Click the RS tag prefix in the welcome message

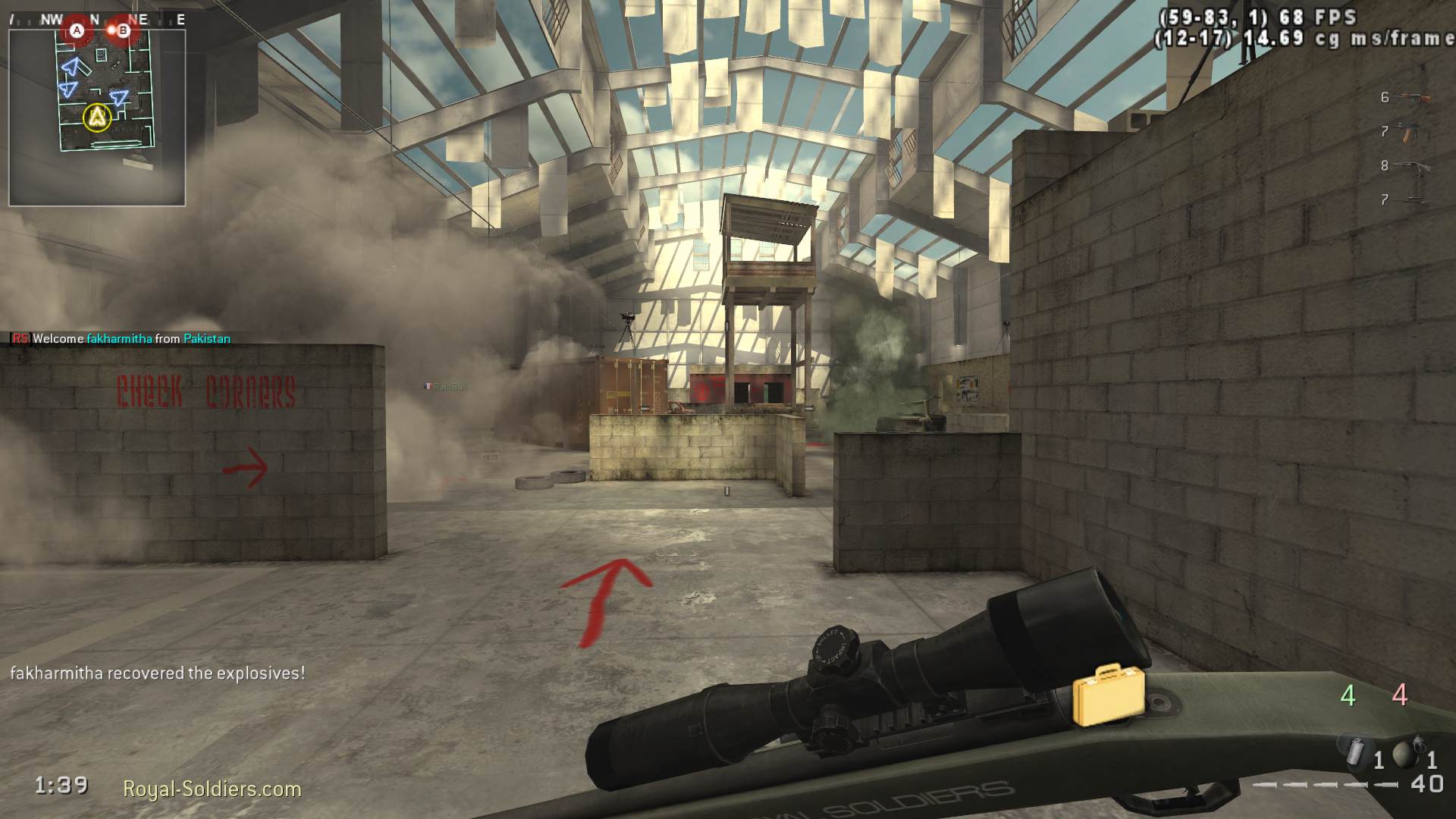pos(19,338)
